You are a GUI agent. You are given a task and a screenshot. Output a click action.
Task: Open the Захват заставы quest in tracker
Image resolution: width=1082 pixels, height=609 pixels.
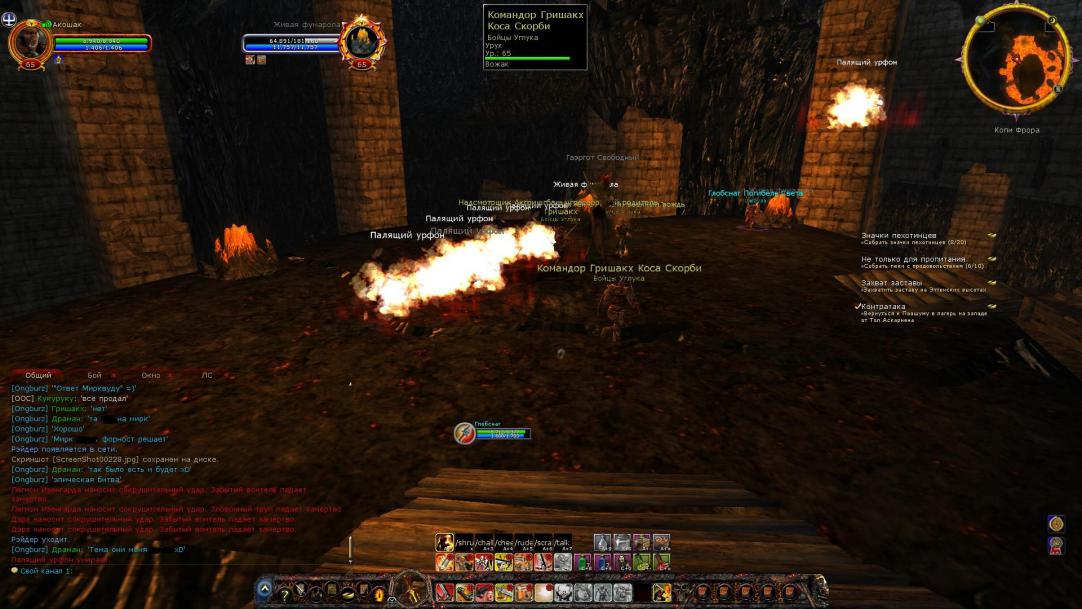(x=892, y=282)
